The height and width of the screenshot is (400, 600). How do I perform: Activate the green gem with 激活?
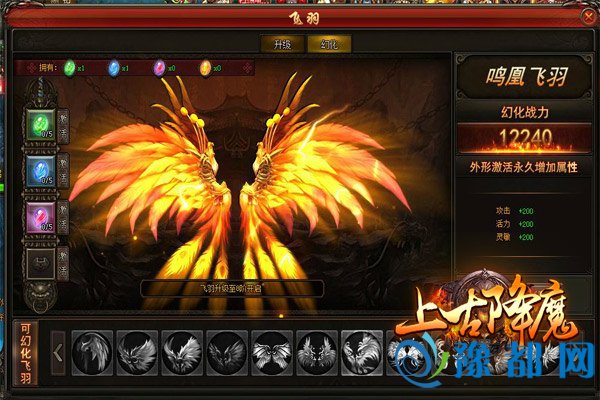63,124
